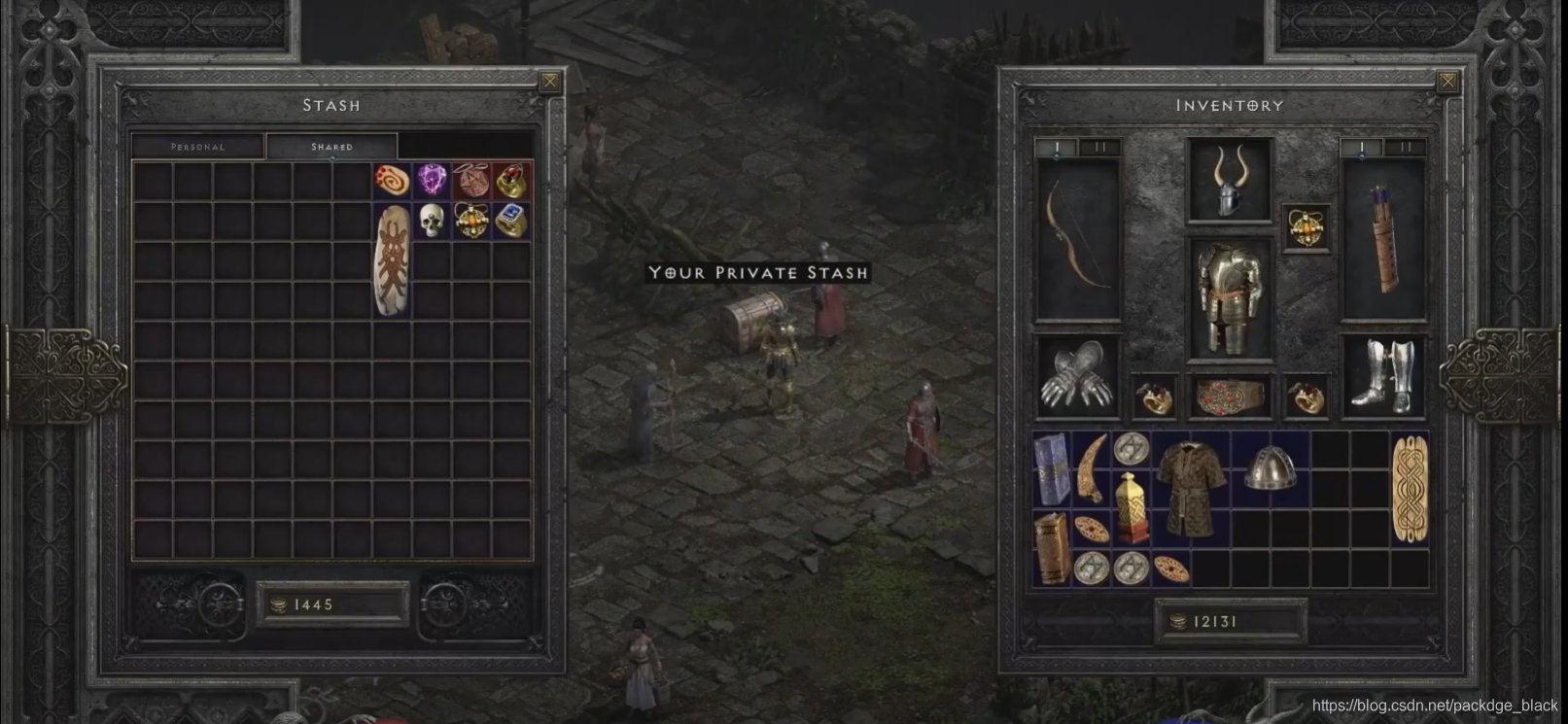Click the stash gold amount 1445
This screenshot has width=1568, height=724.
click(x=331, y=604)
